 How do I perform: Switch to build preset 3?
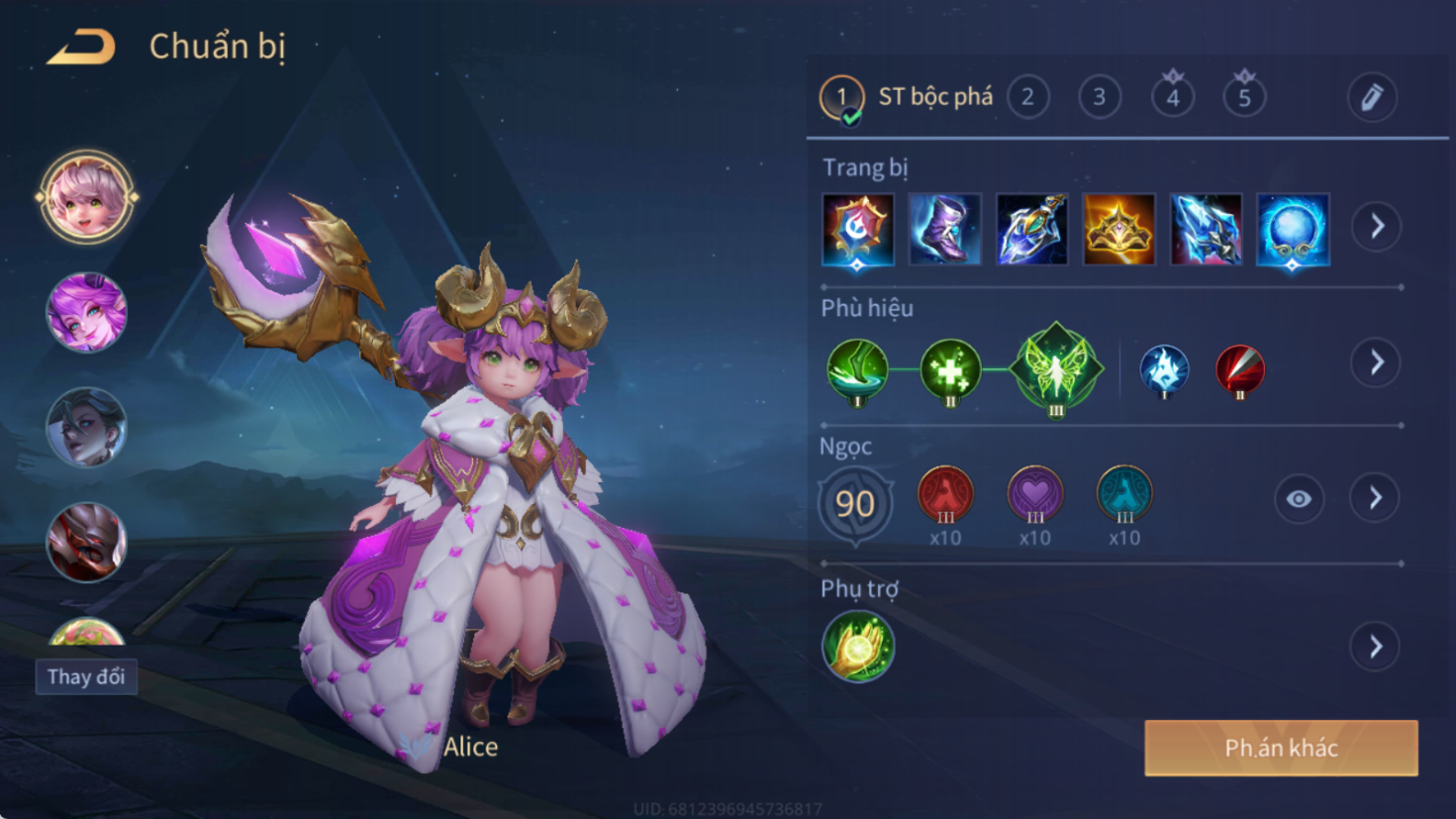[x=1099, y=97]
